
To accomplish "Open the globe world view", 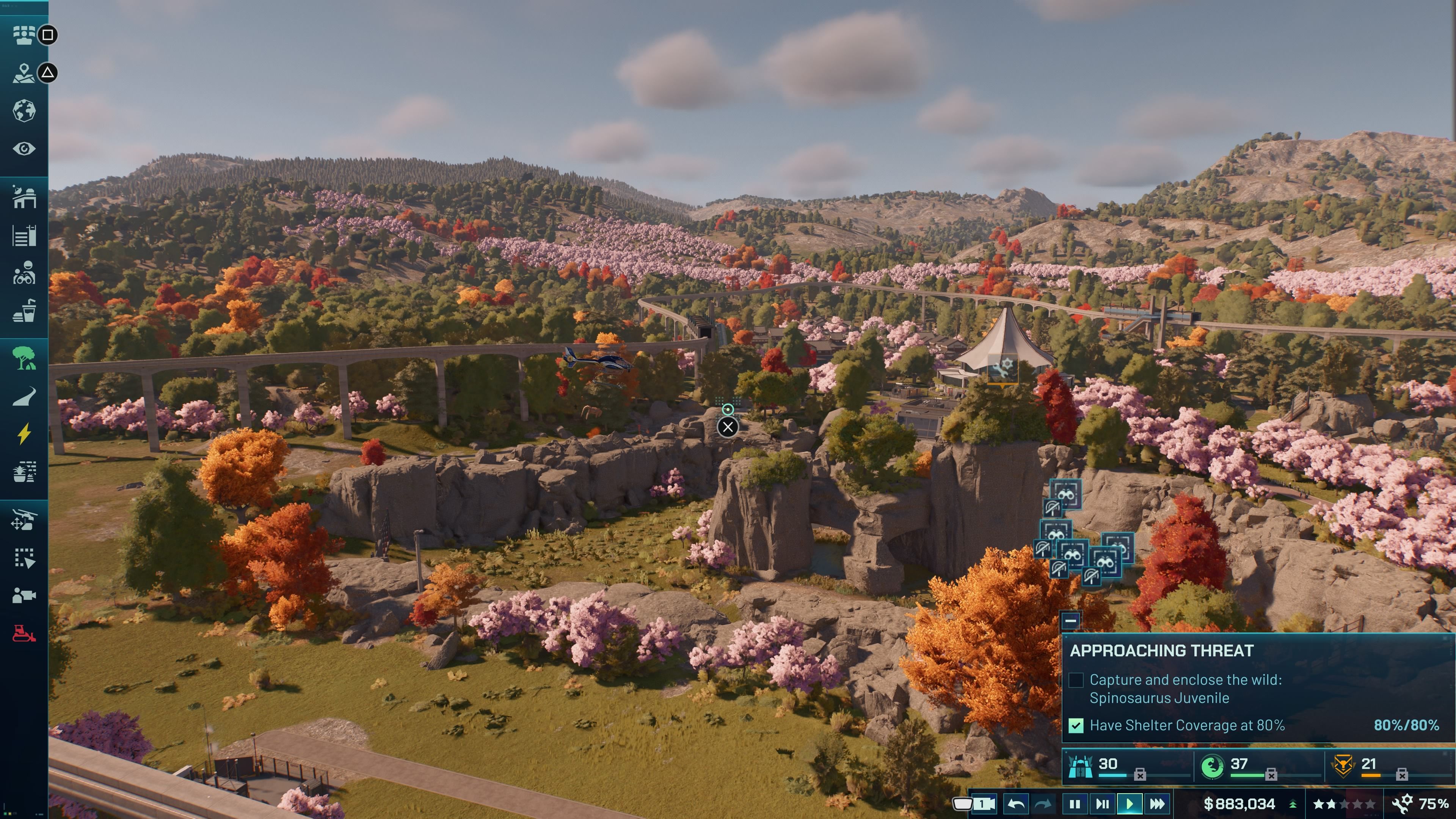I will (24, 111).
